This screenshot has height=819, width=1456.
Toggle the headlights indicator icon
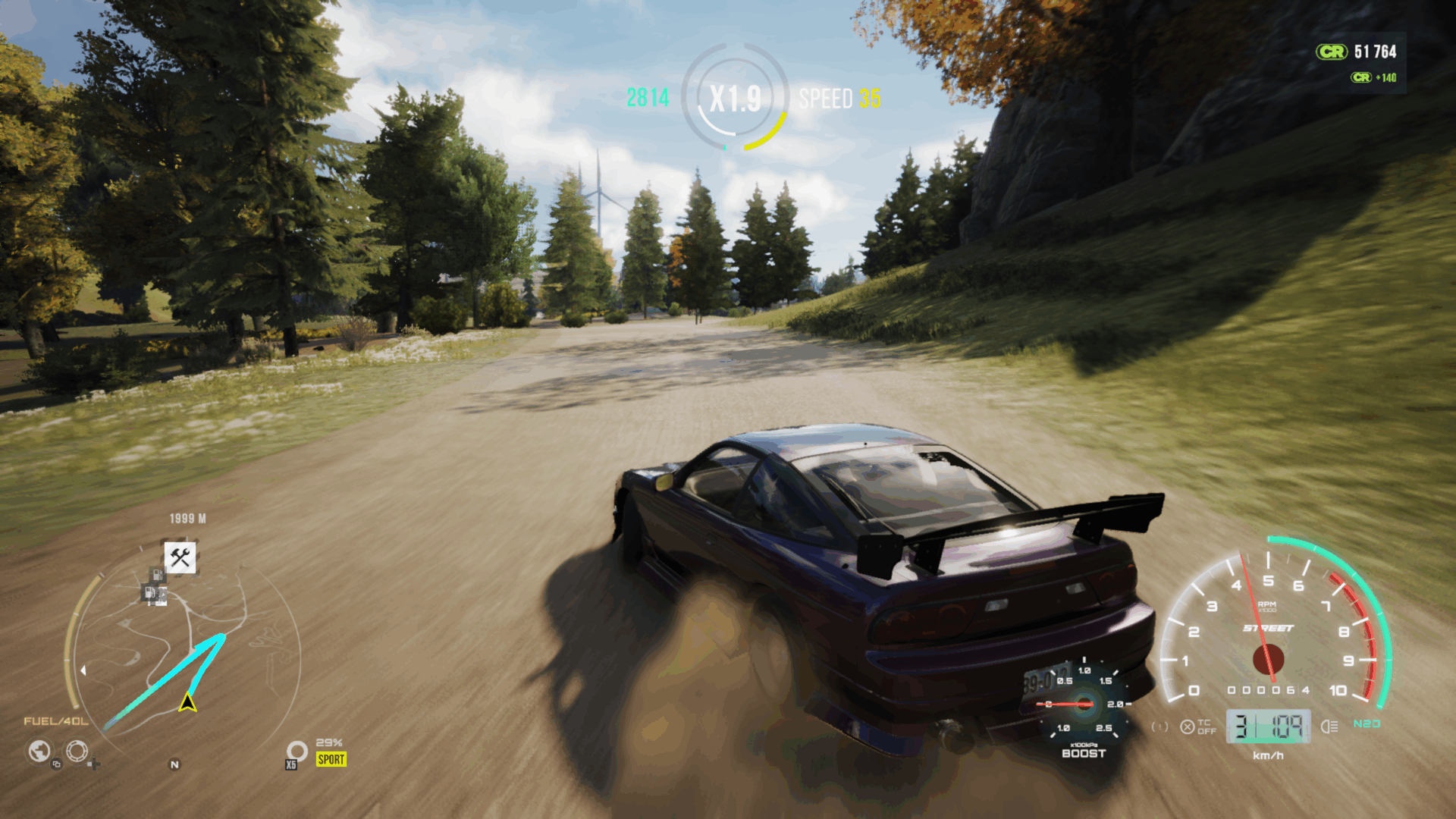click(x=1329, y=726)
